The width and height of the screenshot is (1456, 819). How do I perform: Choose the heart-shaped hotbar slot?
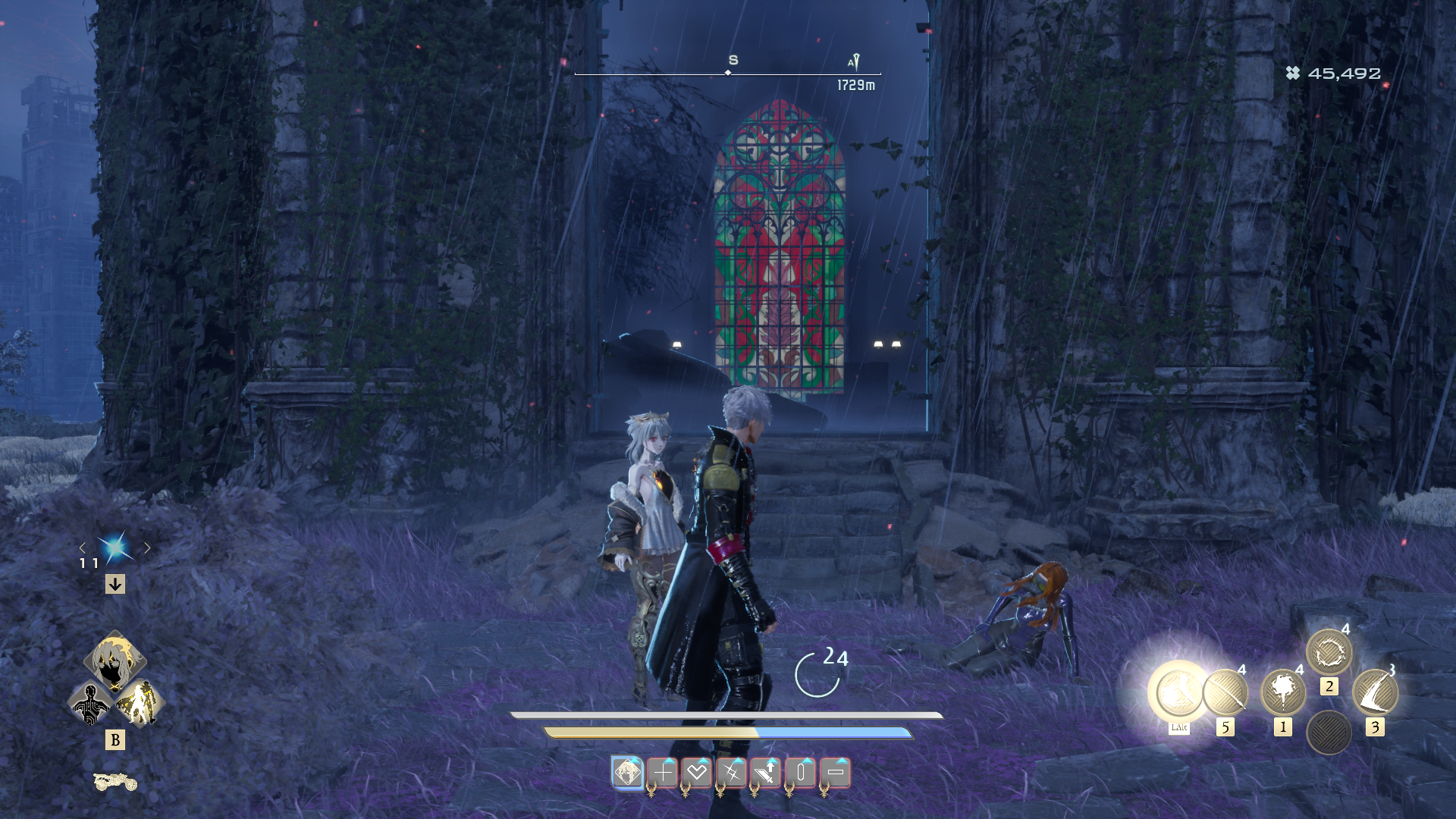point(697,773)
